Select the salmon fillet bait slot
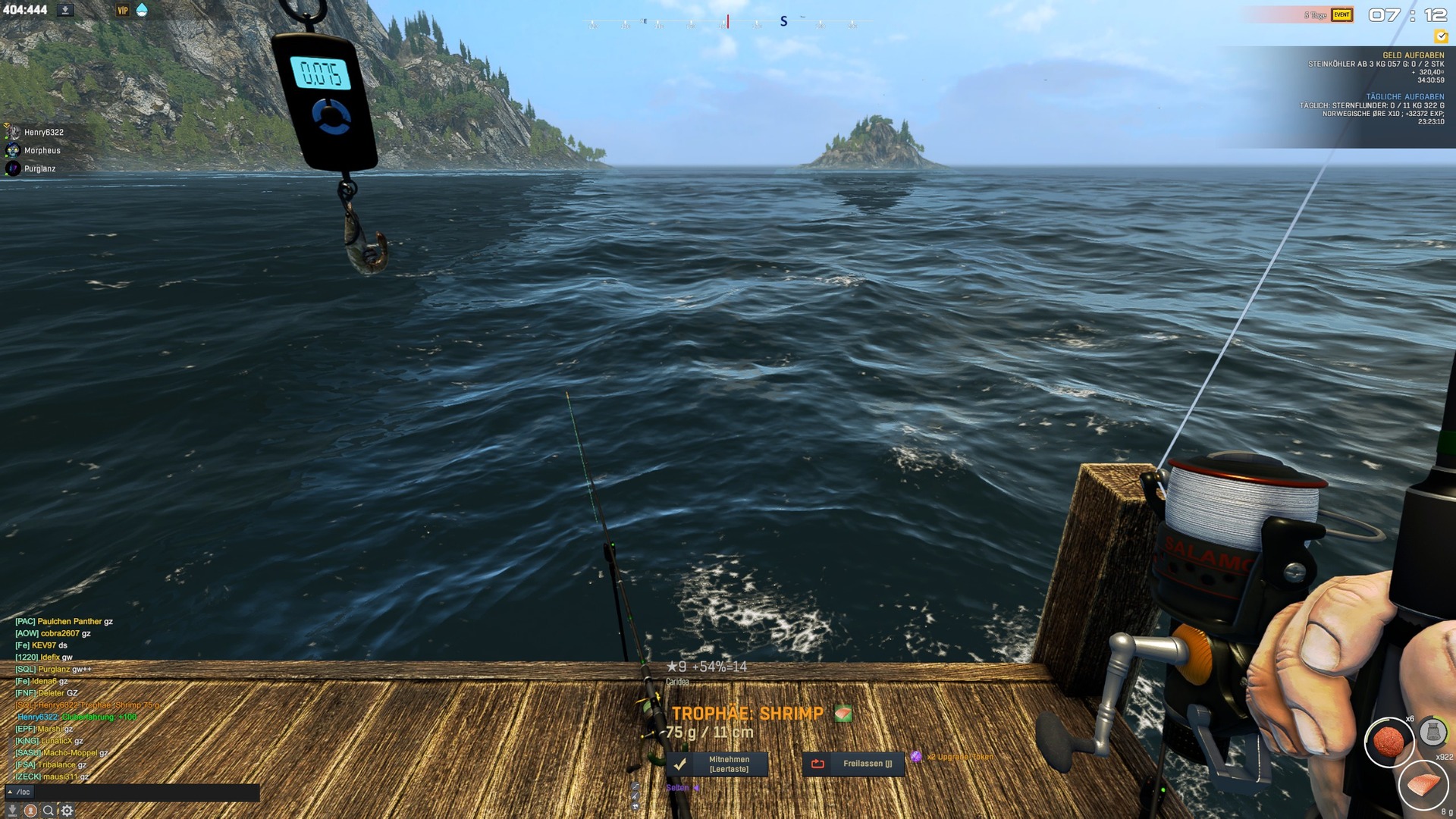1456x819 pixels. [x=1423, y=785]
